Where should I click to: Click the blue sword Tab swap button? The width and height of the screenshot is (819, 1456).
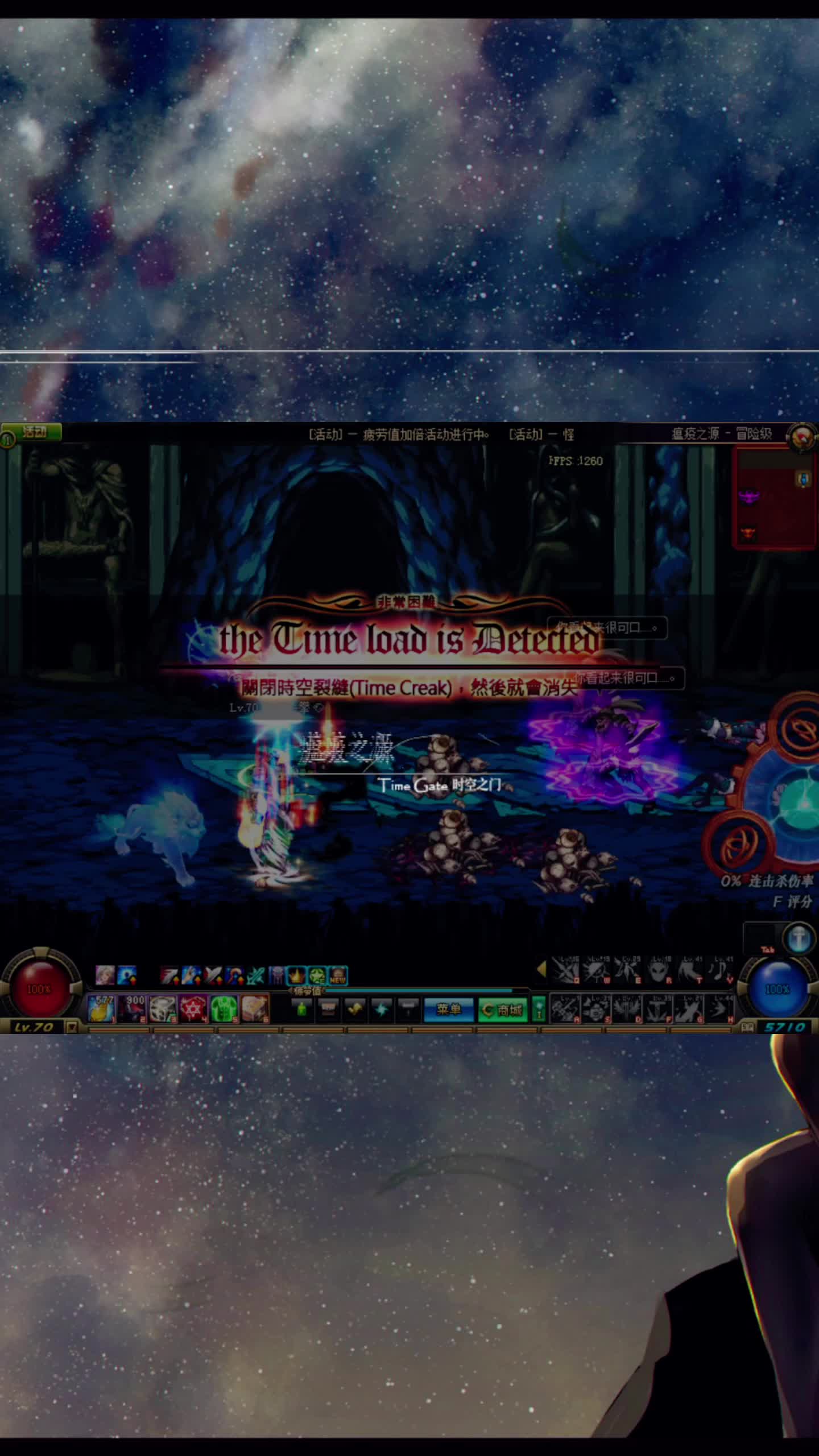[x=797, y=938]
